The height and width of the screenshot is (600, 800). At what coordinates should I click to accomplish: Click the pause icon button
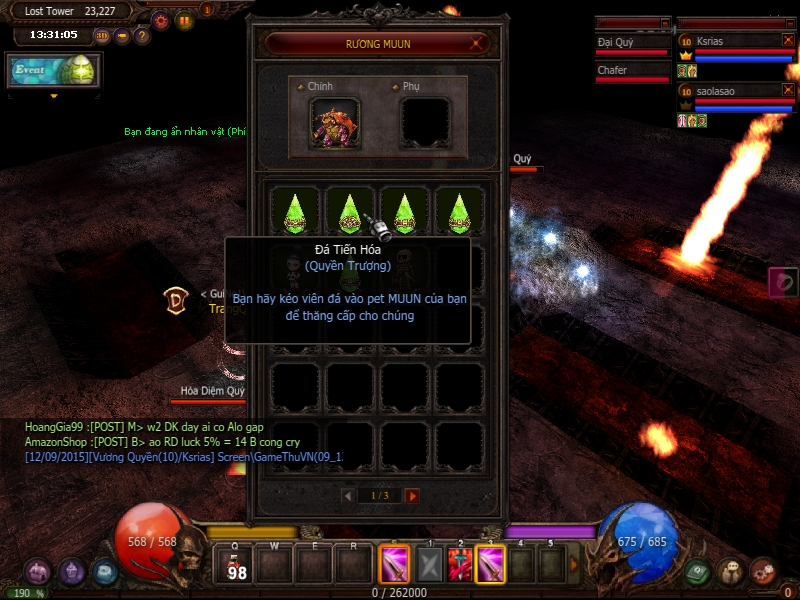point(184,20)
